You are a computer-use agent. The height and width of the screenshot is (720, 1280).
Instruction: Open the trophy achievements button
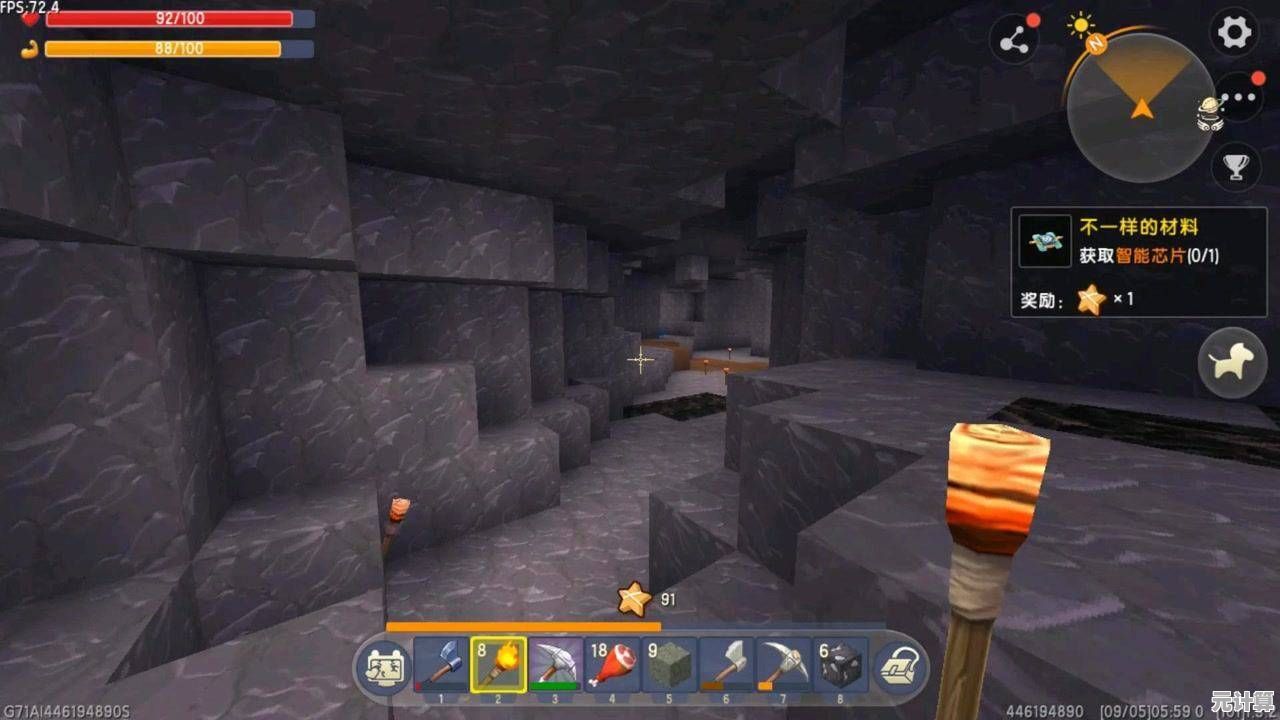[1237, 167]
